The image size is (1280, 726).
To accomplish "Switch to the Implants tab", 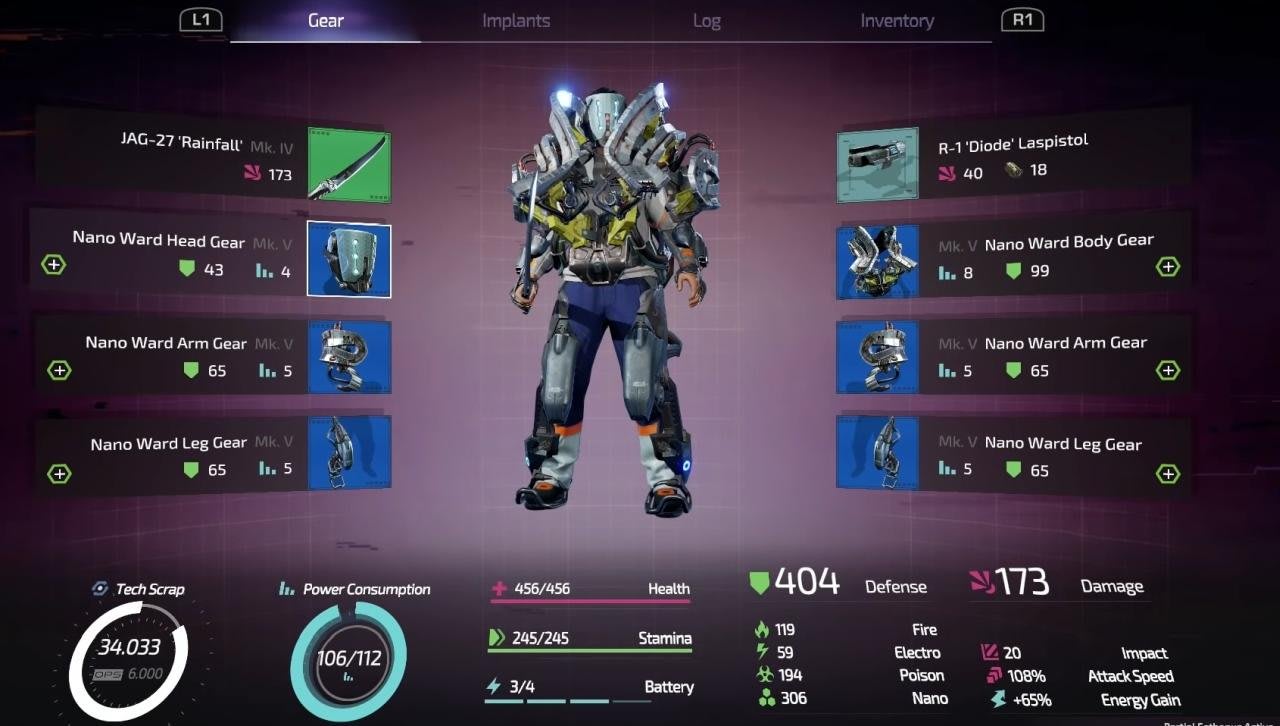I will (514, 21).
